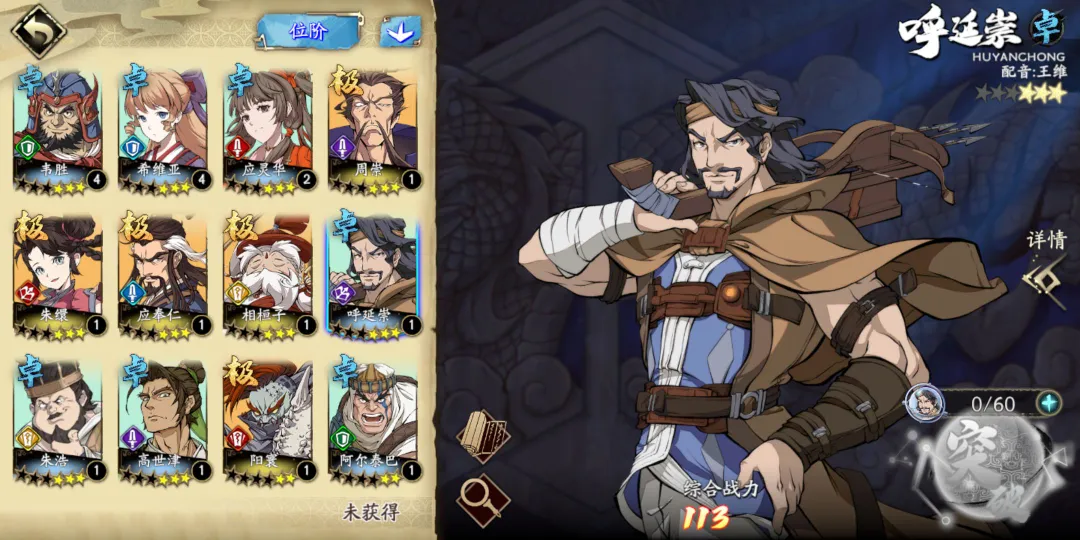Viewport: 1080px width, 540px height.
Task: Pick the 阳寰 hero card
Action: click(268, 420)
